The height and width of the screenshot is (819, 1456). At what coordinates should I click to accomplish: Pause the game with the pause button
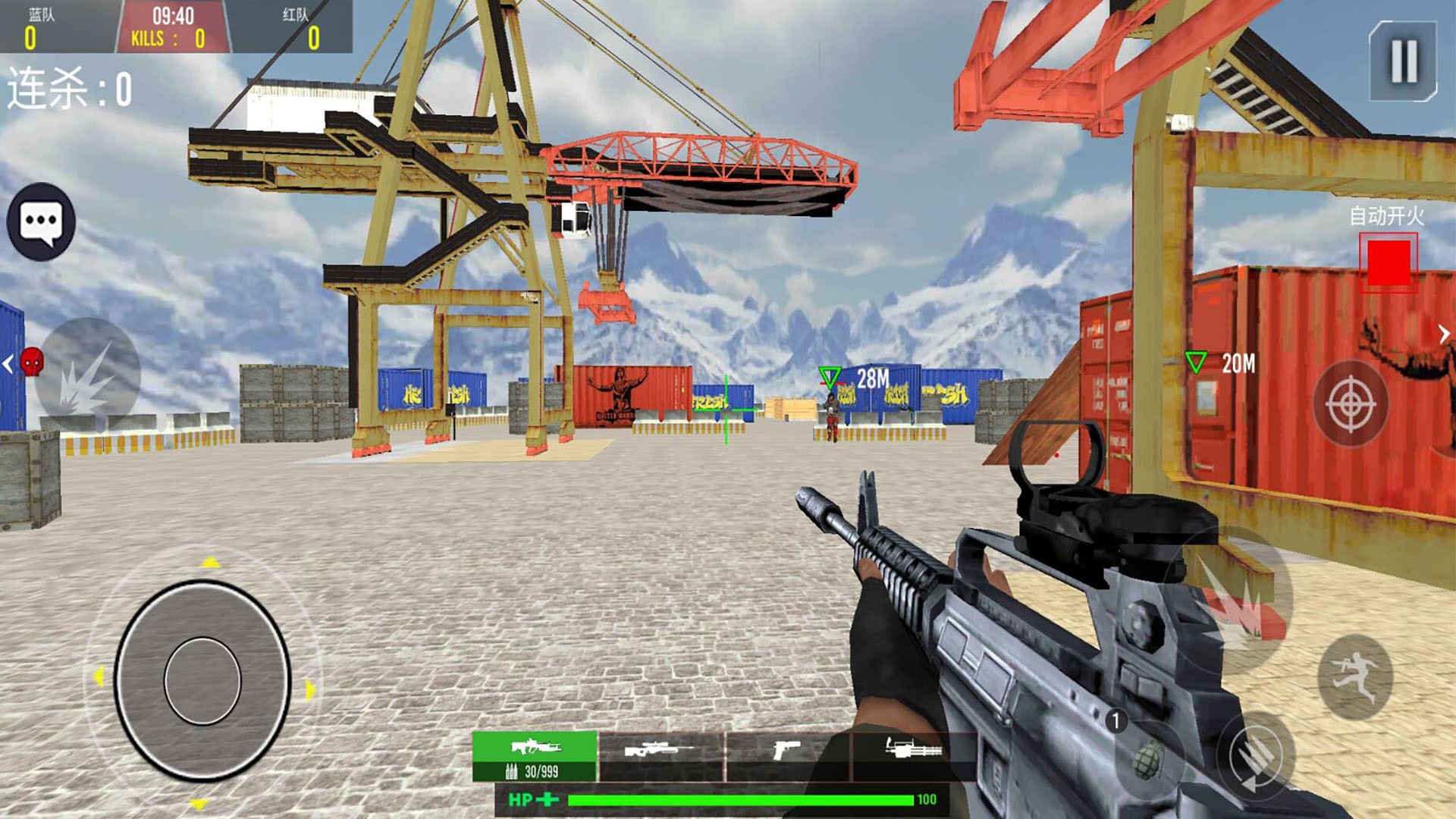[x=1403, y=61]
